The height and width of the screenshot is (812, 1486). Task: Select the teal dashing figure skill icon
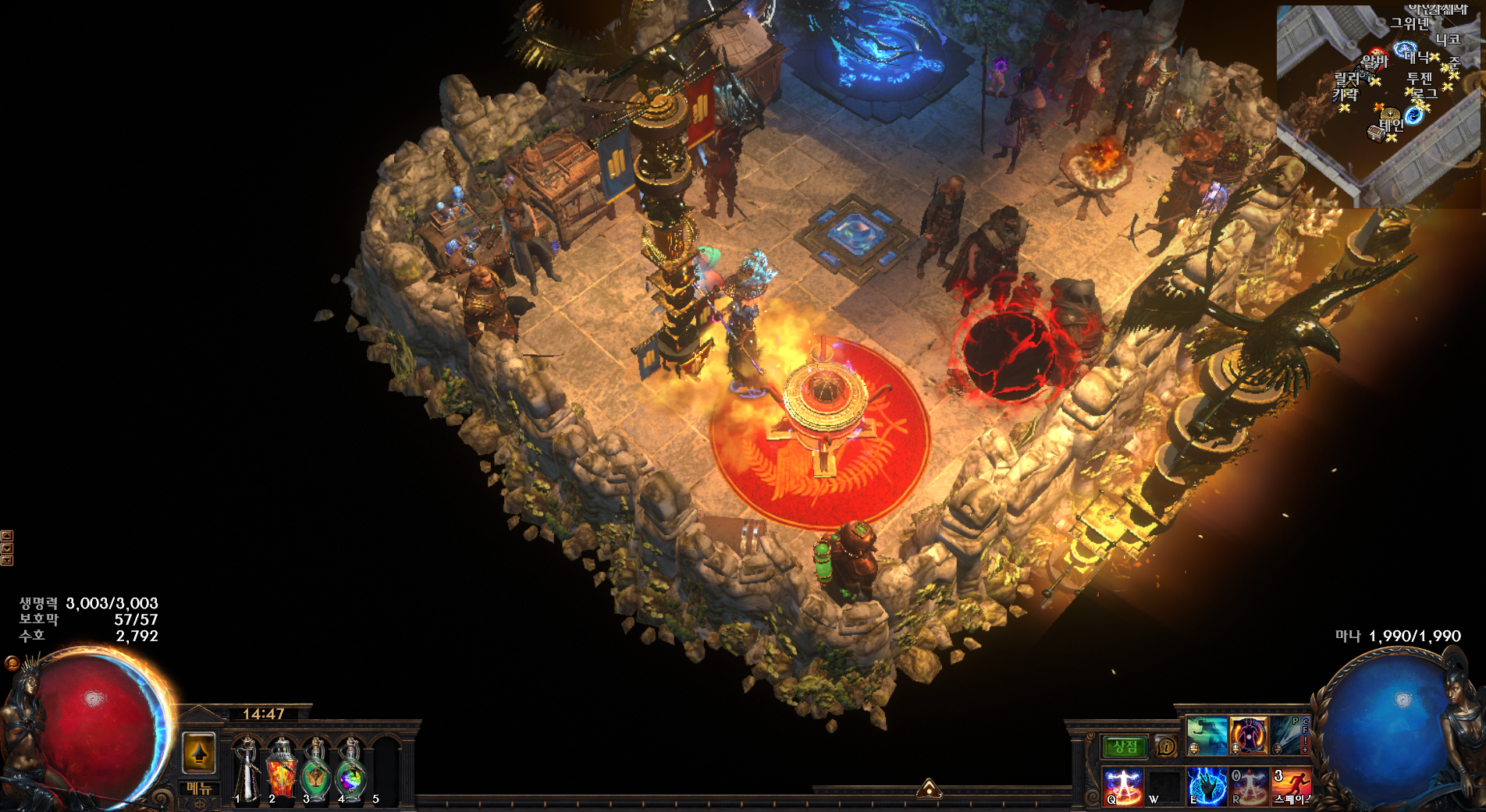(x=1207, y=735)
